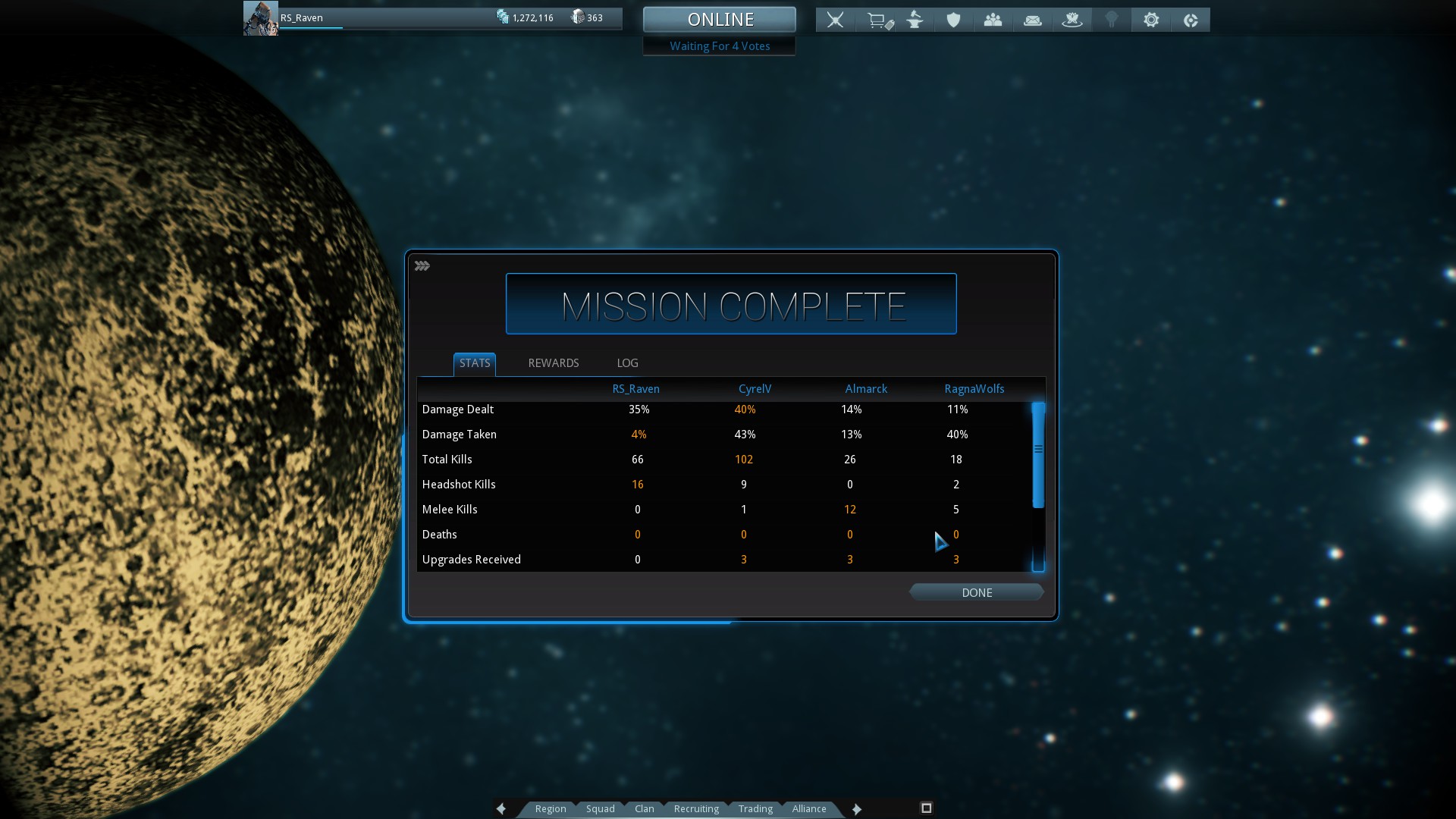Viewport: 1456px width, 819px height.
Task: Click the ONLINE status button
Action: tap(720, 20)
